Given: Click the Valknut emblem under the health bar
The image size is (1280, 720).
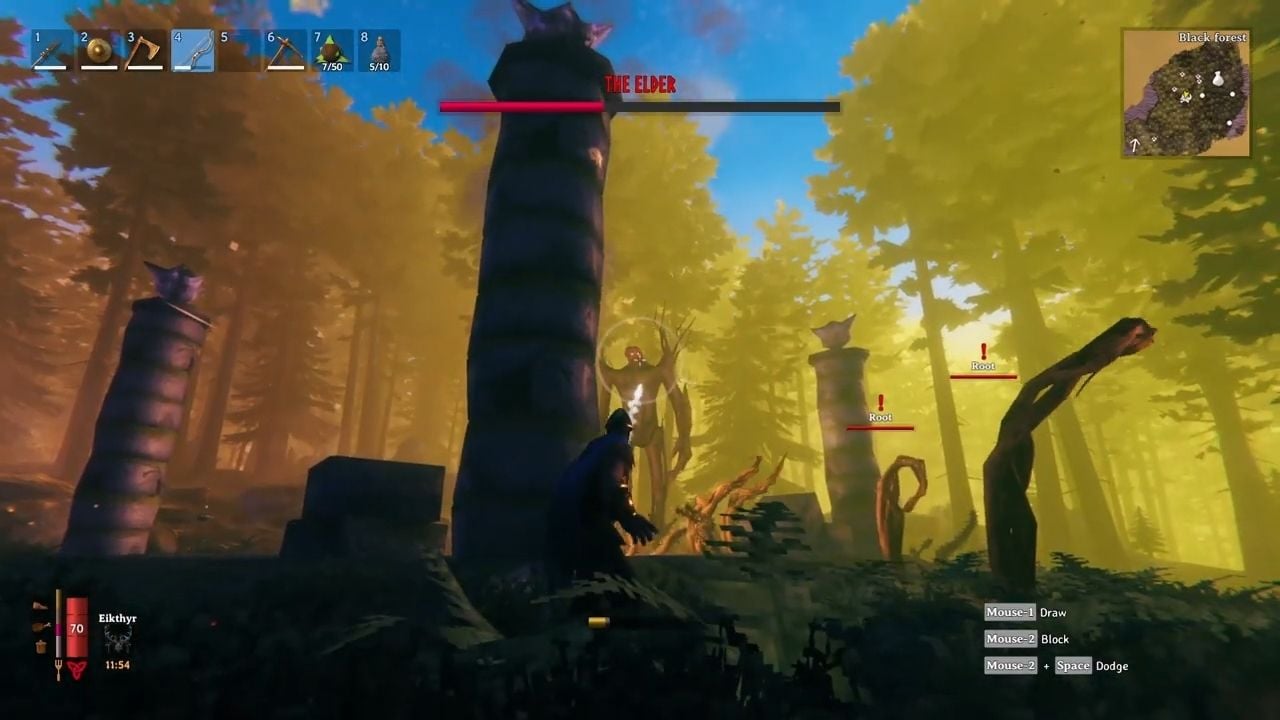Looking at the screenshot, I should point(77,669).
